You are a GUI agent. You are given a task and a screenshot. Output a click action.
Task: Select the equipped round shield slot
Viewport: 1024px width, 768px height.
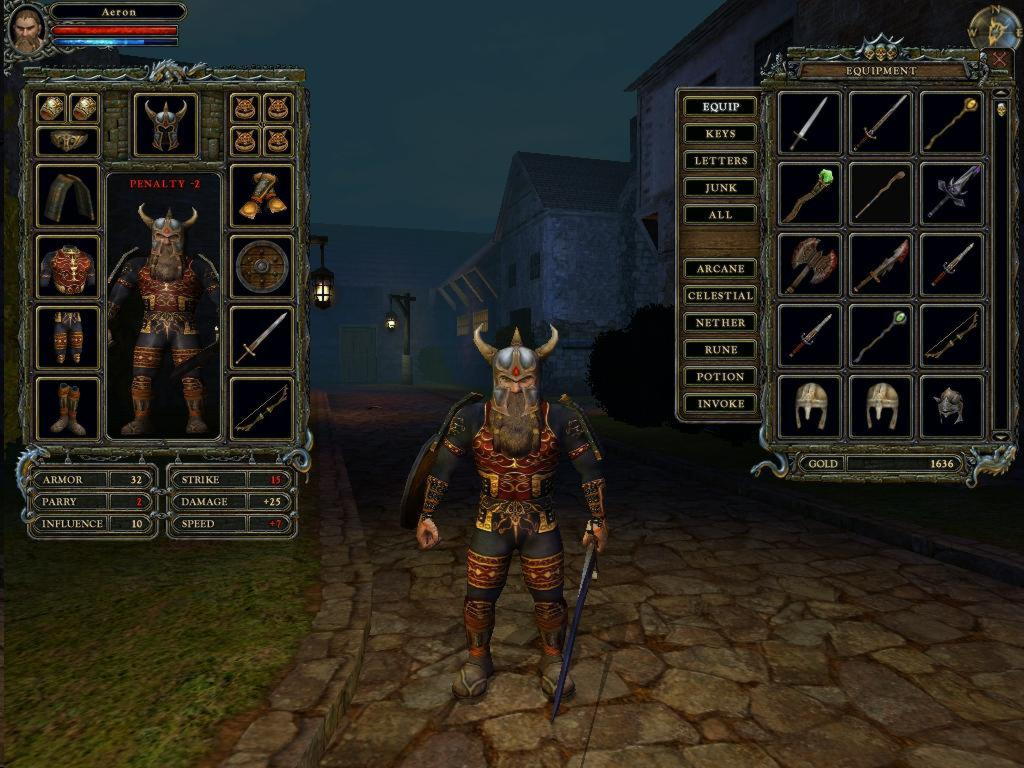(x=262, y=266)
